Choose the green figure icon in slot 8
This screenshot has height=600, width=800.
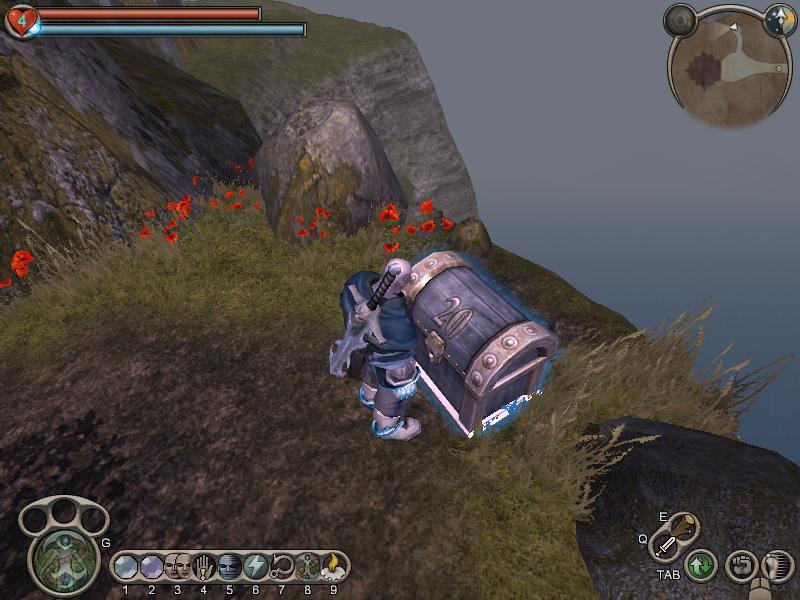pyautogui.click(x=307, y=566)
